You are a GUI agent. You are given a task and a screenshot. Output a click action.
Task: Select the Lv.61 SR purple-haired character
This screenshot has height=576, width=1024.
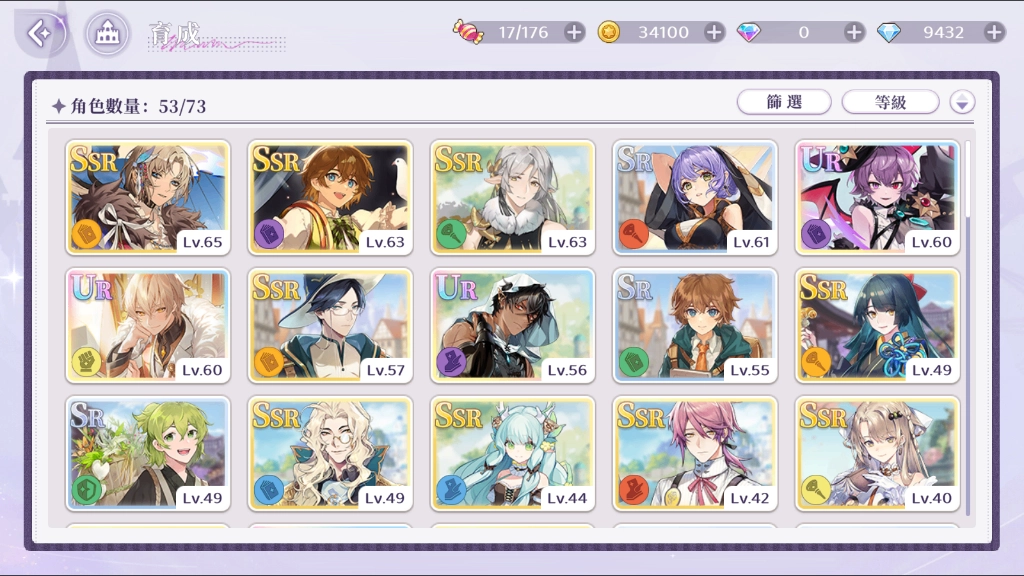(x=695, y=197)
